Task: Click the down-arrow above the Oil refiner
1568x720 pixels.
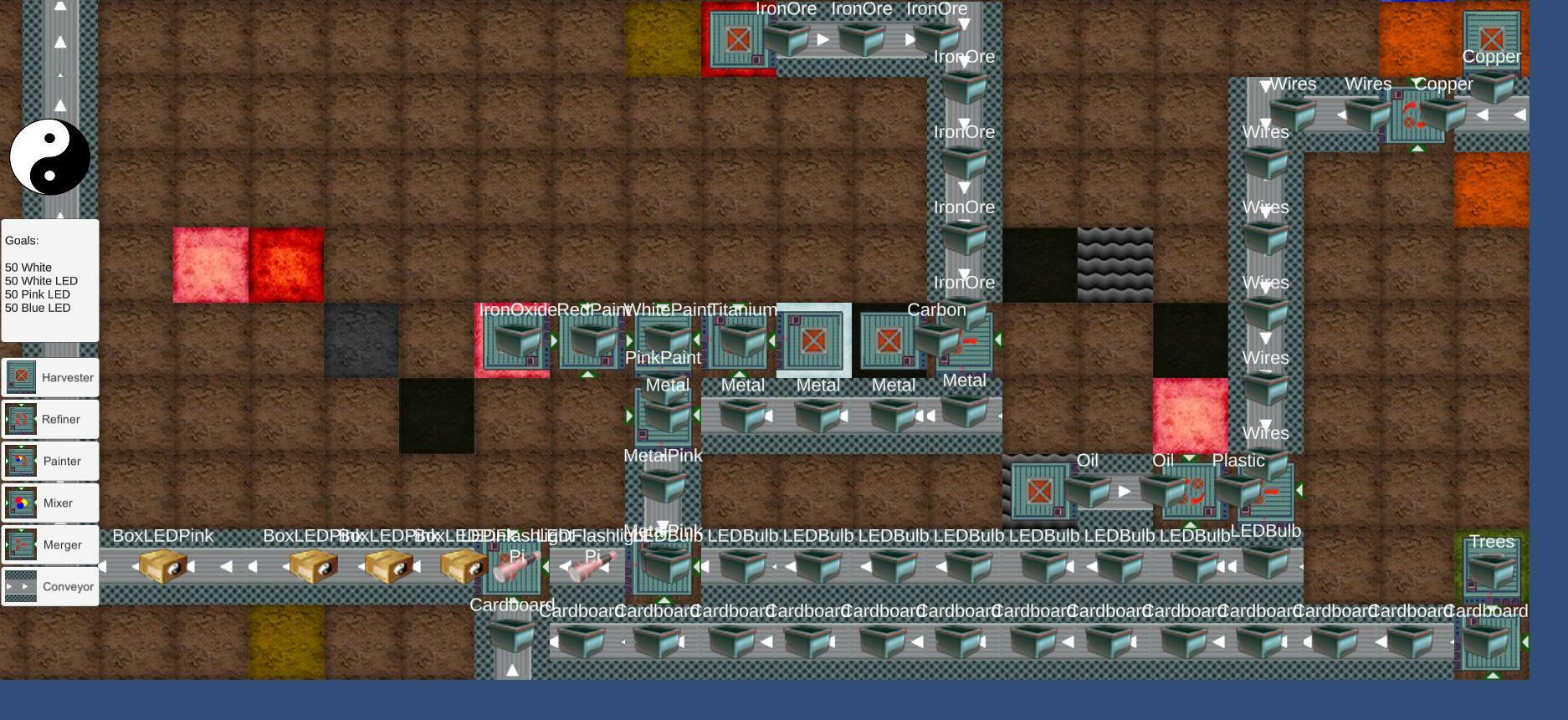Action: pyautogui.click(x=1189, y=459)
